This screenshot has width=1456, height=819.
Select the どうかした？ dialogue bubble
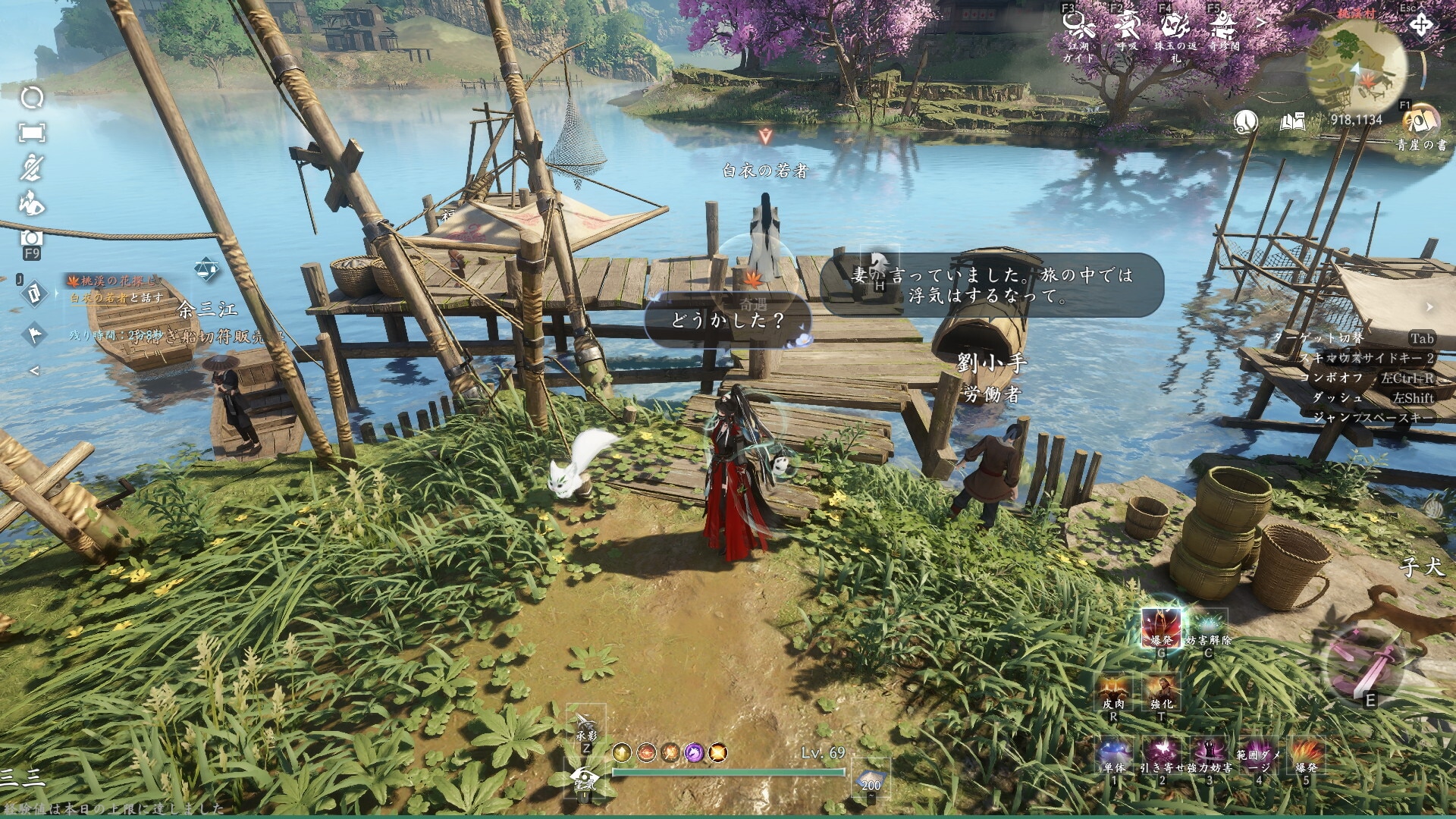click(727, 320)
